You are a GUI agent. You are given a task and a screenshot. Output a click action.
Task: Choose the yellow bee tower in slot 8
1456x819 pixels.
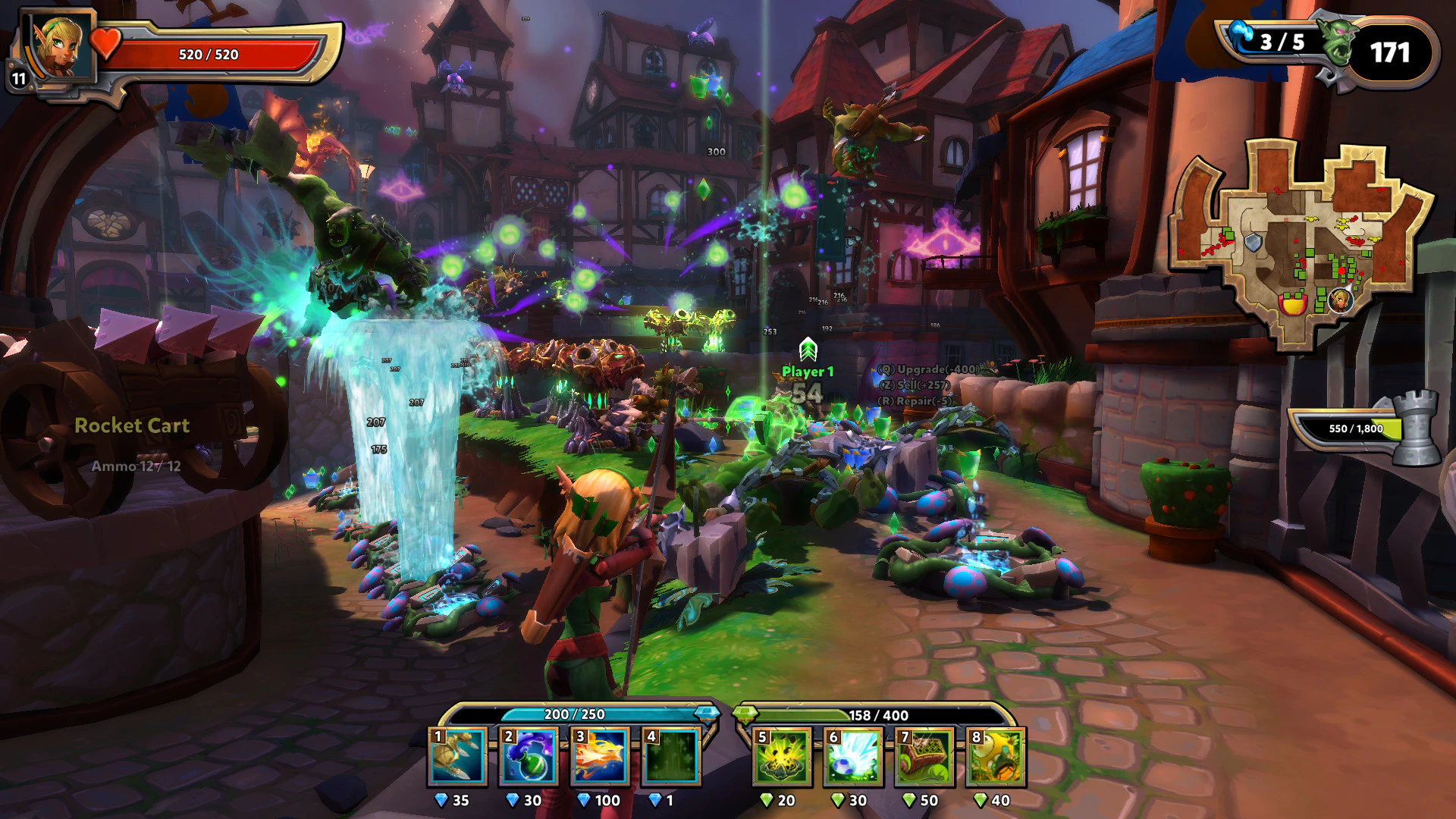click(996, 756)
